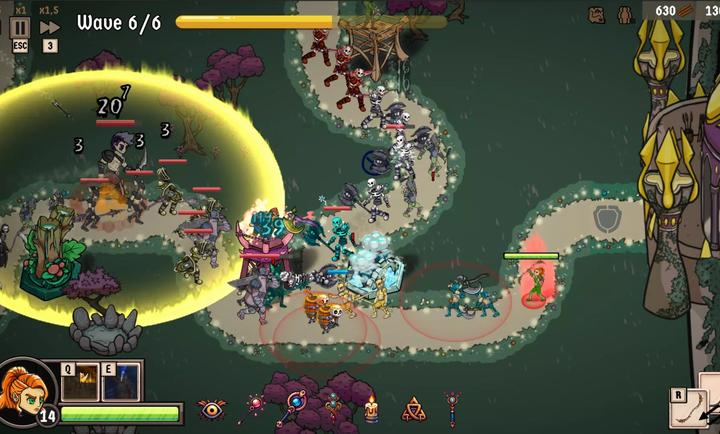The width and height of the screenshot is (720, 434).
Task: Select the empty shield build spot
Action: pyautogui.click(x=606, y=217)
